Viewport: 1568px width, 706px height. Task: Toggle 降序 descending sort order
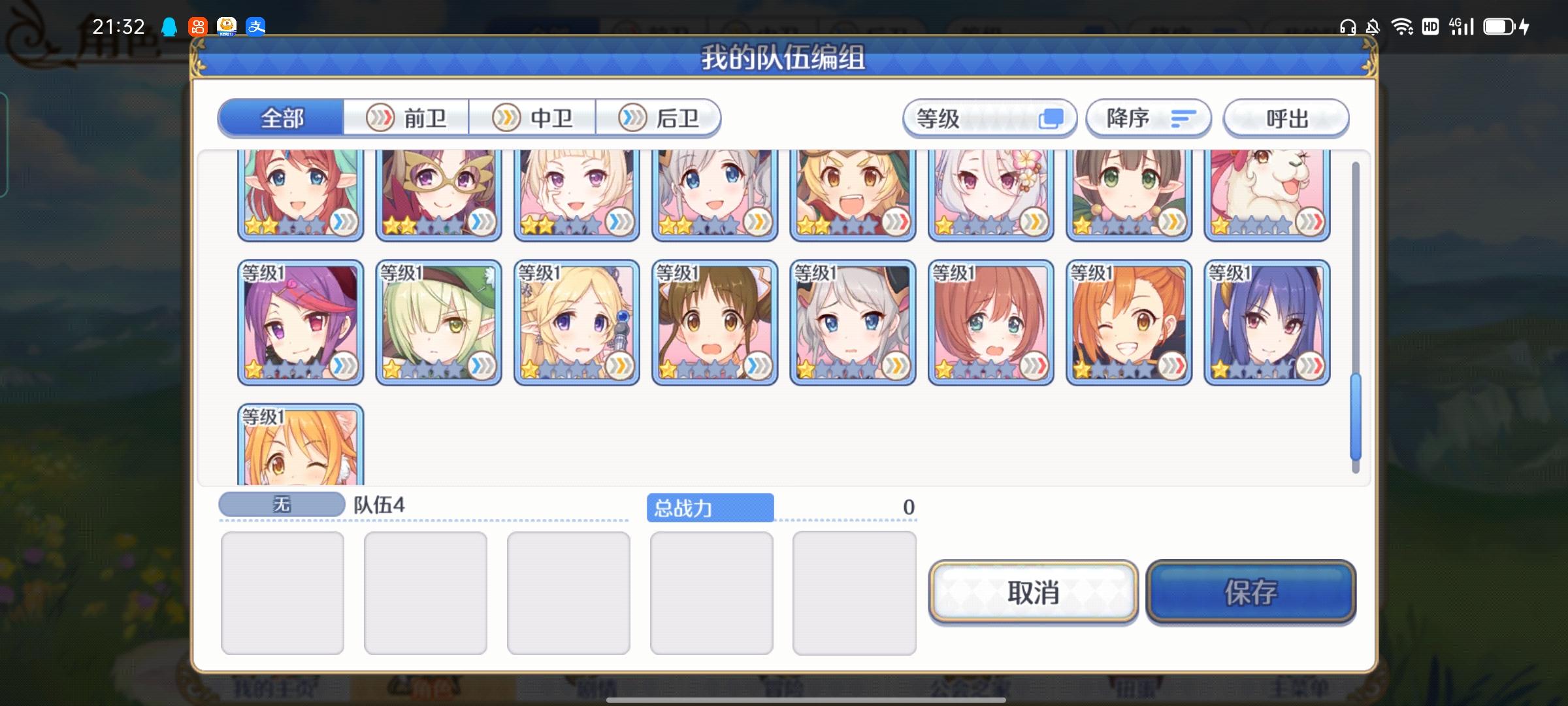1148,118
